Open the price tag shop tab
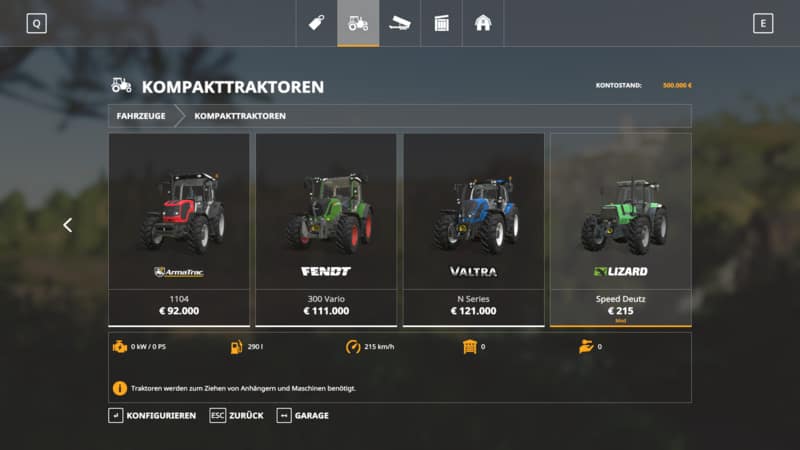This screenshot has height=450, width=800. [316, 23]
